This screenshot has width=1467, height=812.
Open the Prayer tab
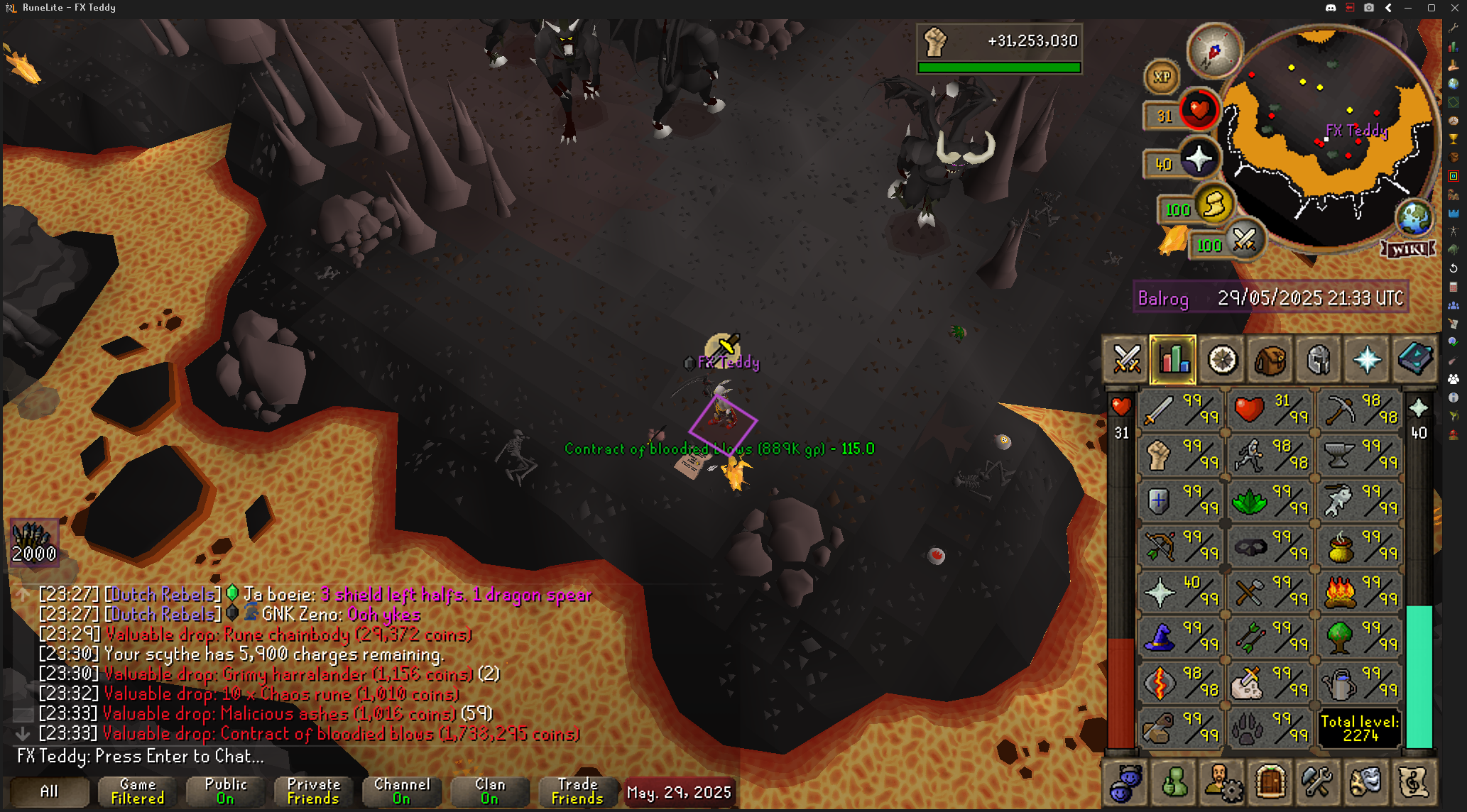[1366, 359]
